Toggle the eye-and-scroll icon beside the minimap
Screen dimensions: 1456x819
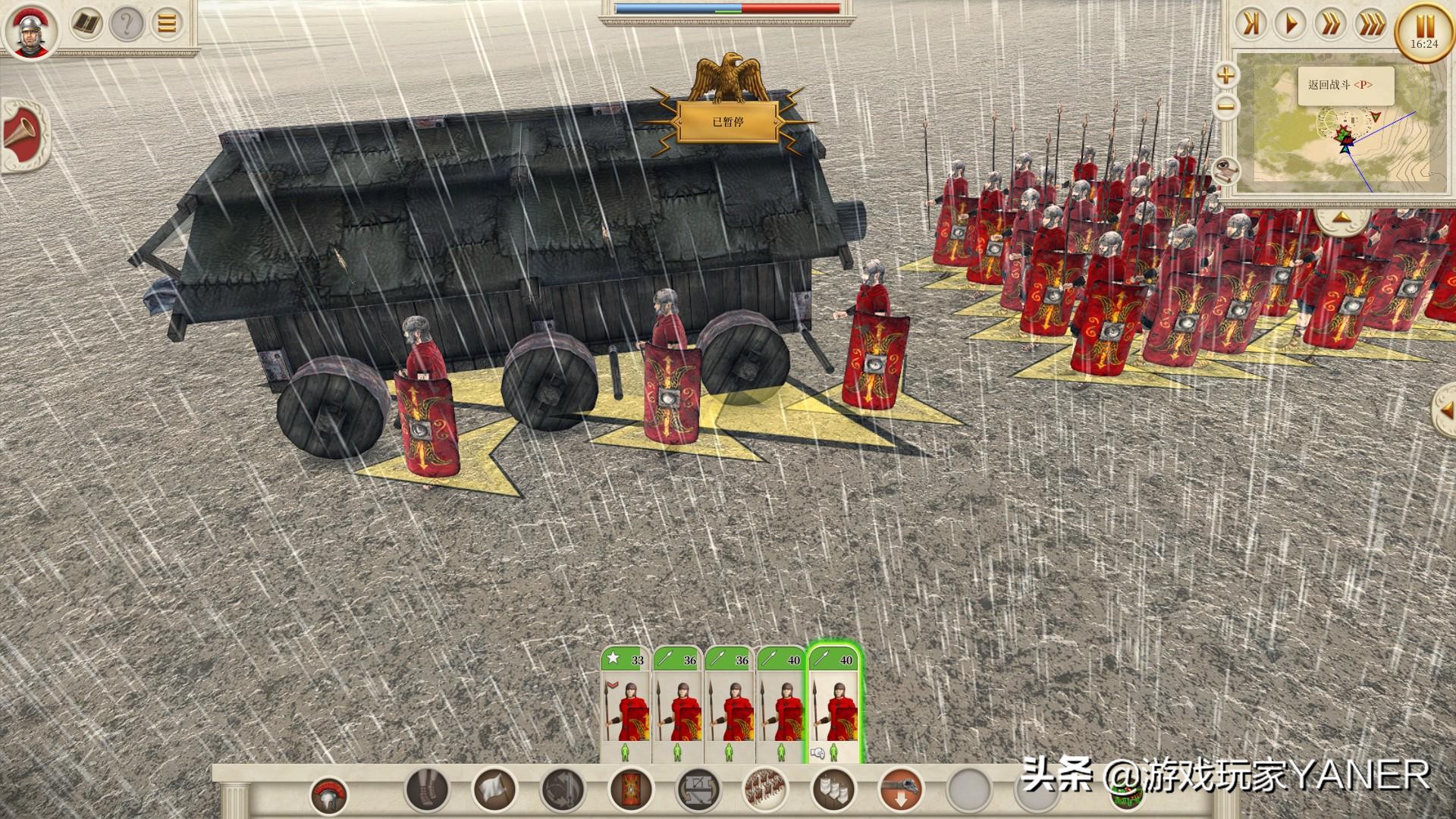tap(1226, 171)
